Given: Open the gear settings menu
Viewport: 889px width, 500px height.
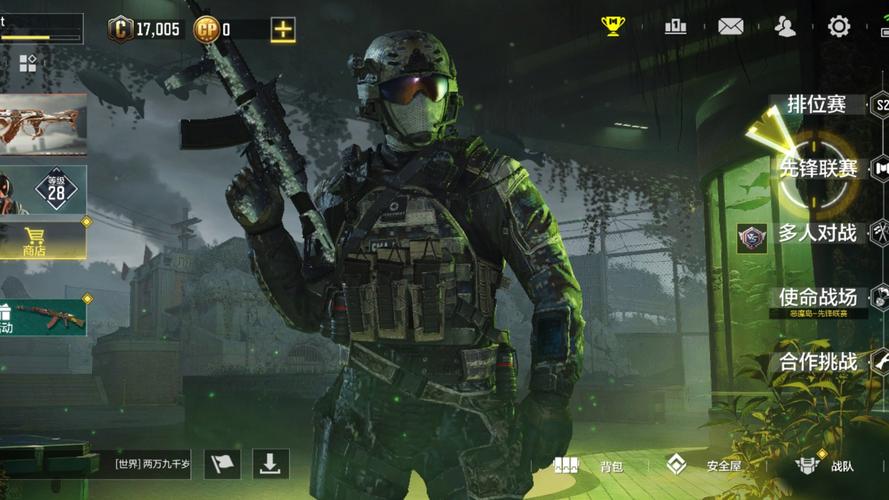Looking at the screenshot, I should [x=839, y=27].
